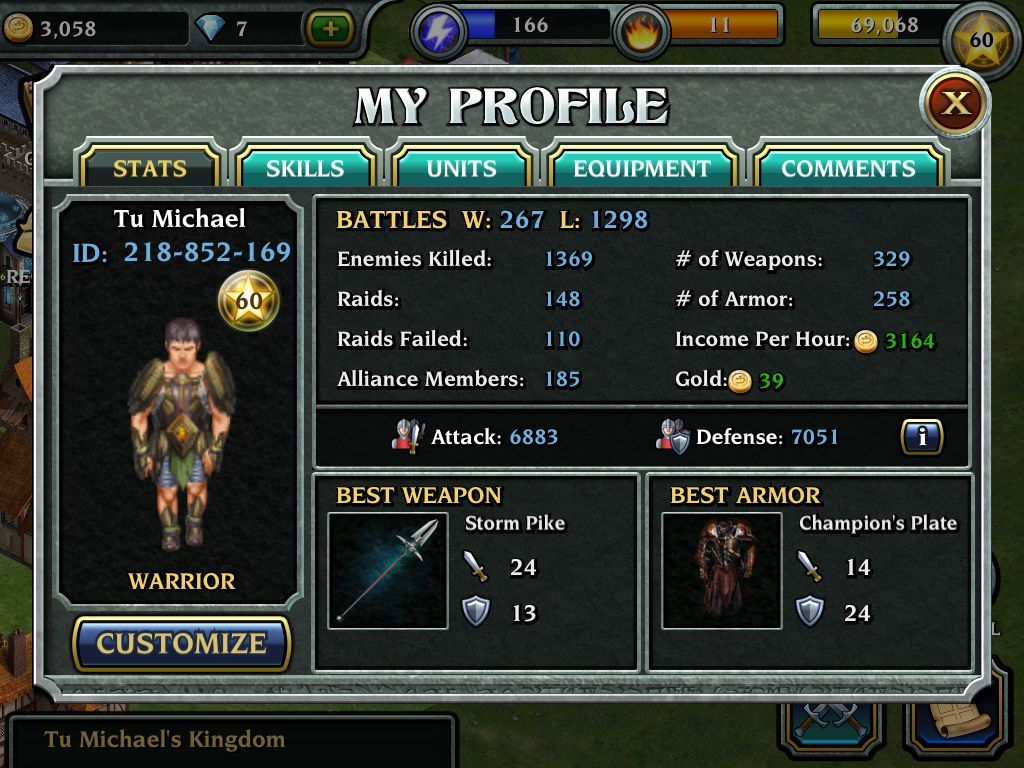Select the Stats tab
This screenshot has height=768, width=1024.
tap(149, 168)
